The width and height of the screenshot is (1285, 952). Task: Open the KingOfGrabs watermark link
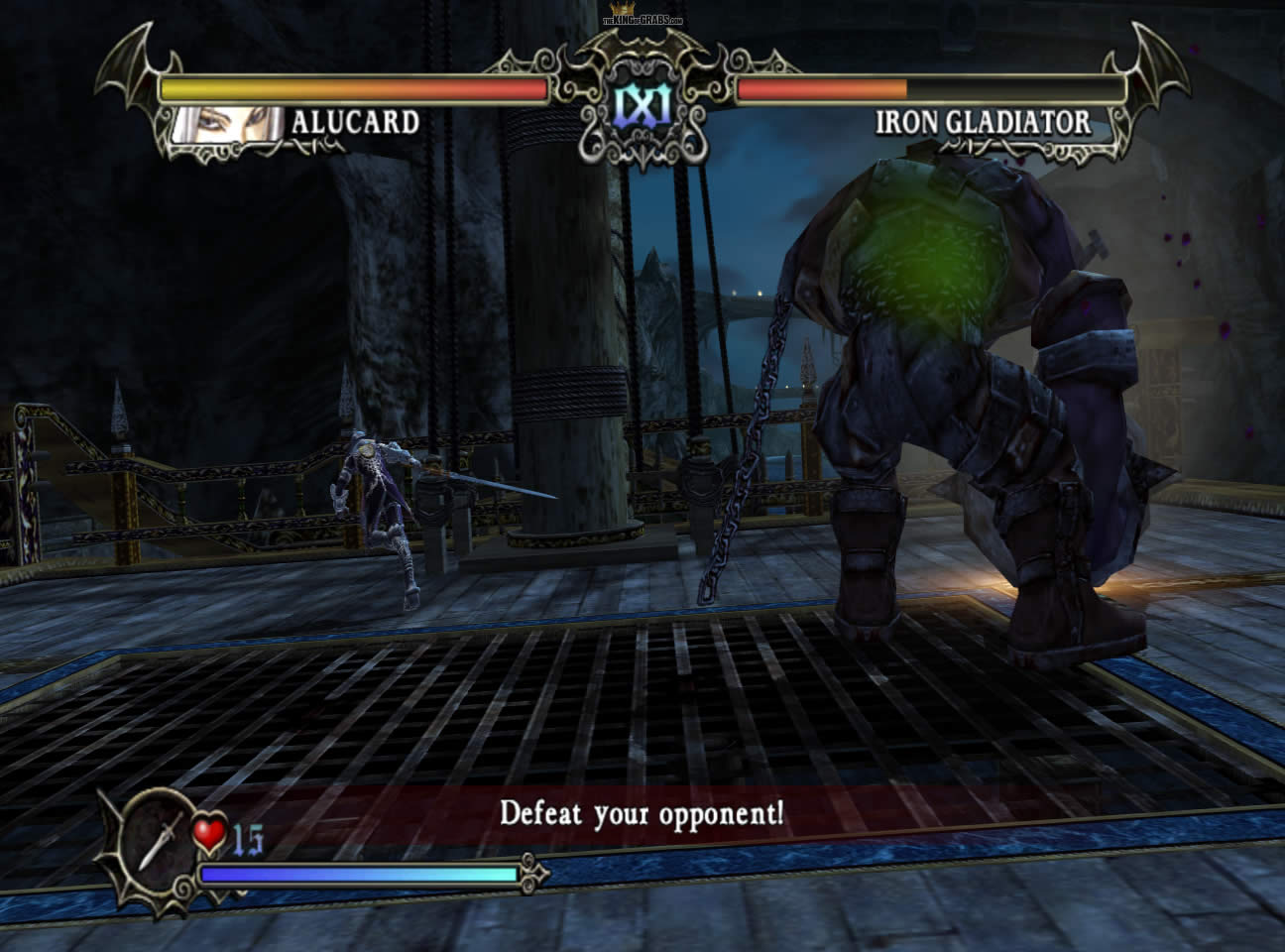[x=642, y=19]
